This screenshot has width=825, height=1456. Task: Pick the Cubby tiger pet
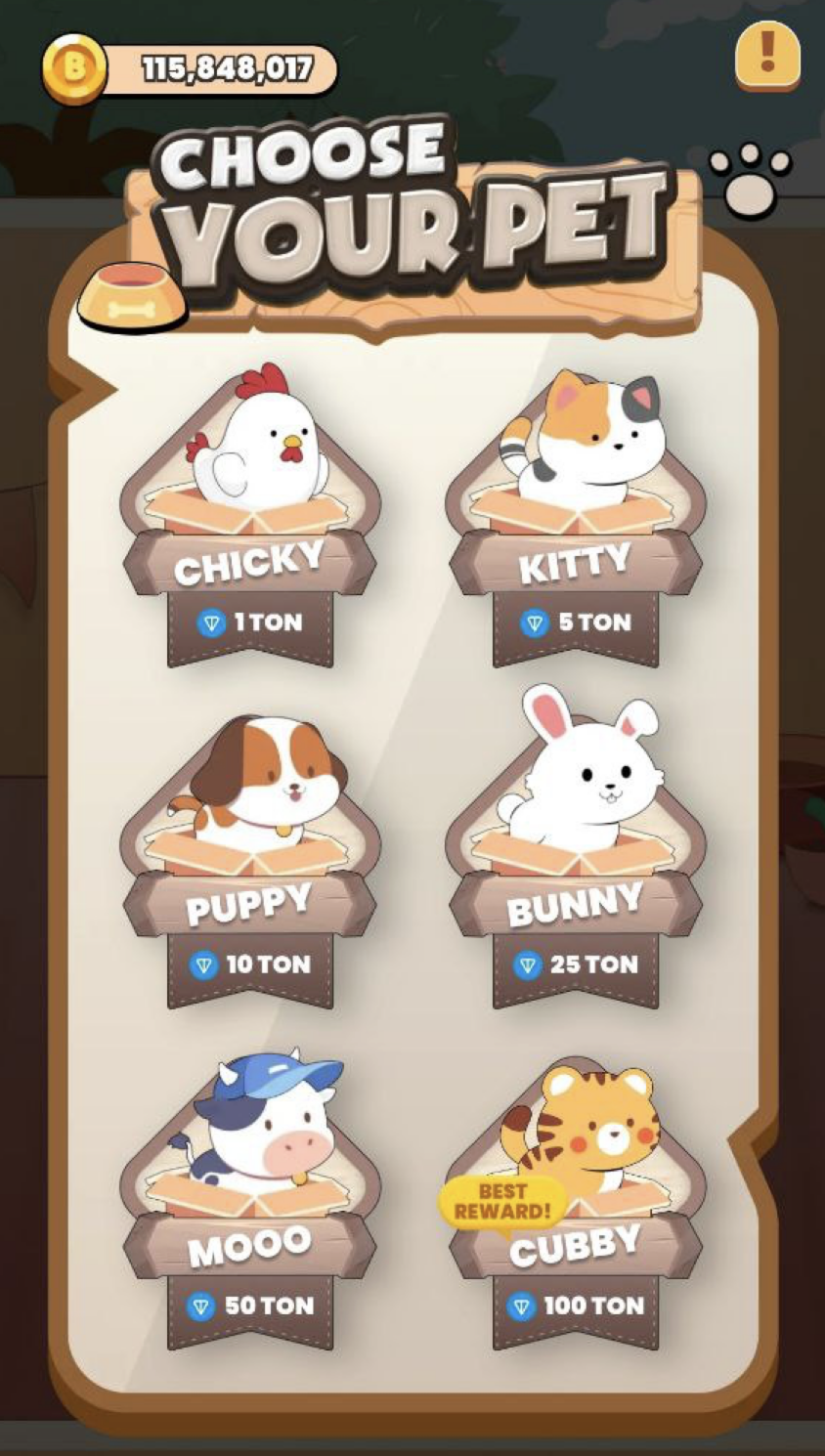click(576, 1202)
